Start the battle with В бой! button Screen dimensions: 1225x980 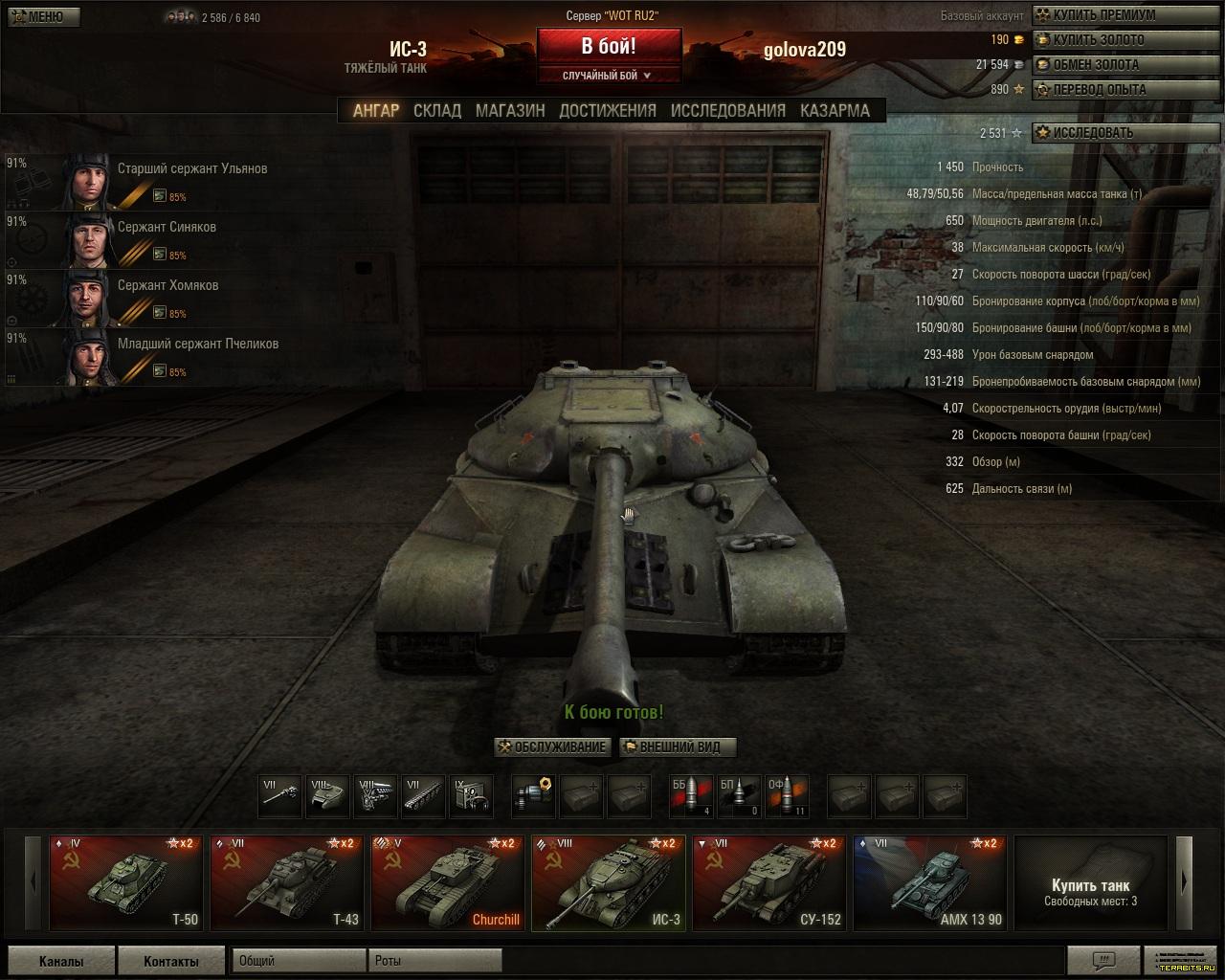[609, 46]
